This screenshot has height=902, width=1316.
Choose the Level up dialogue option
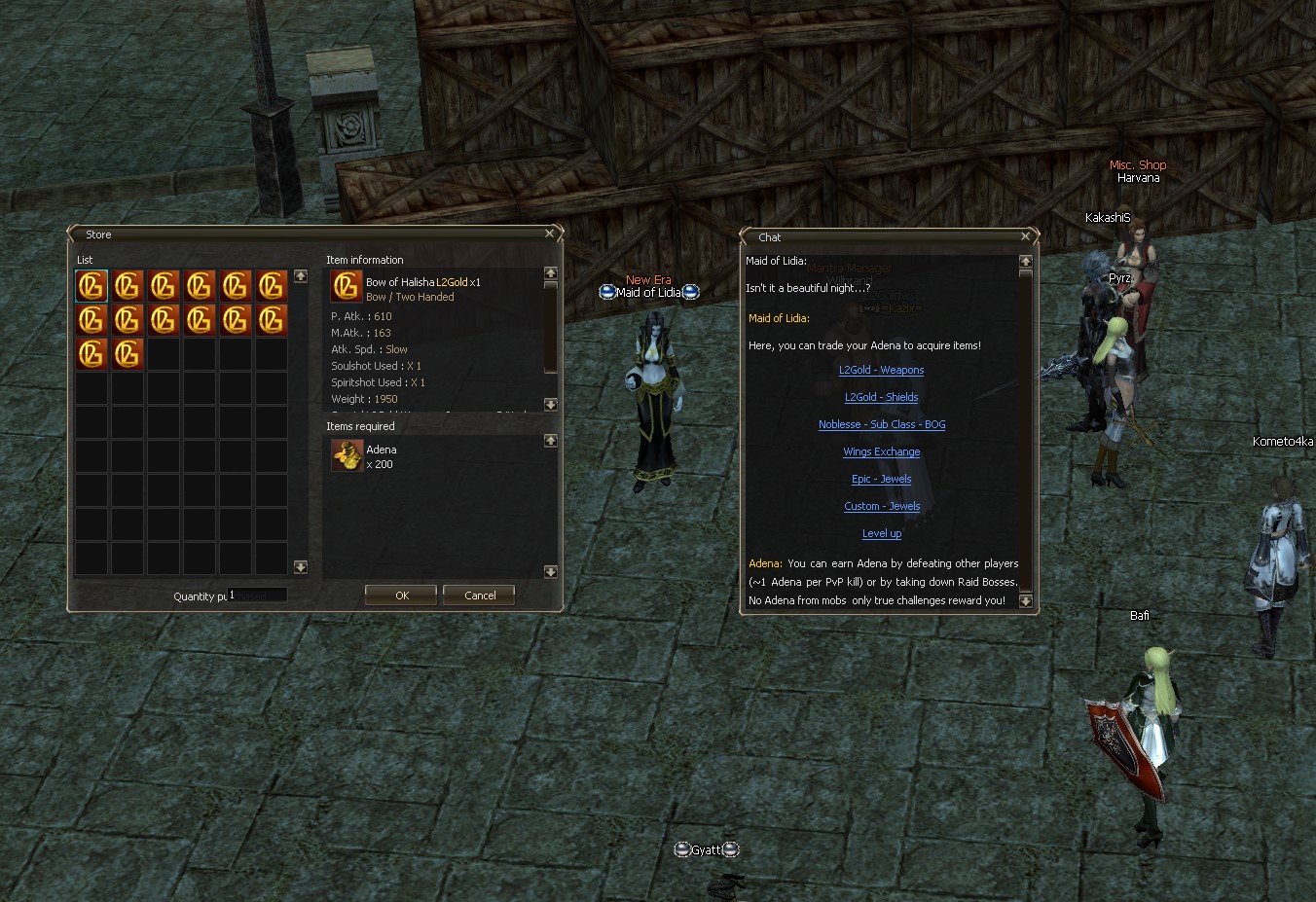coord(882,533)
